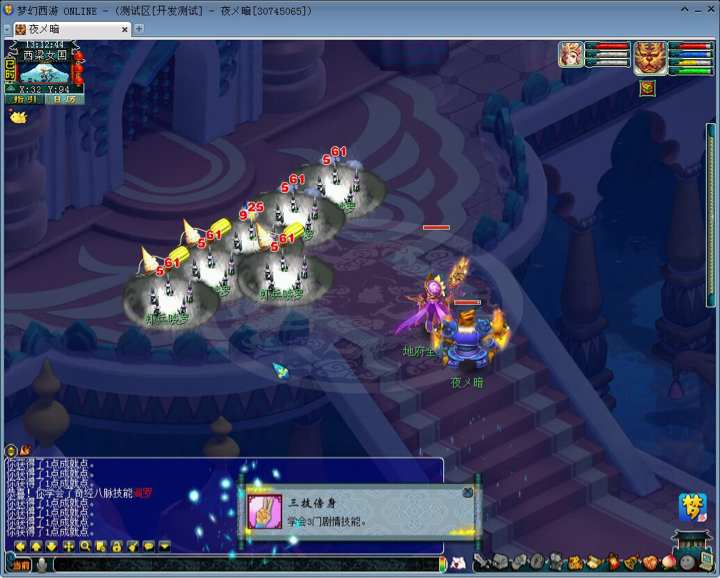Click the small buff icon under player portrait
720x578 pixels.
click(x=647, y=88)
